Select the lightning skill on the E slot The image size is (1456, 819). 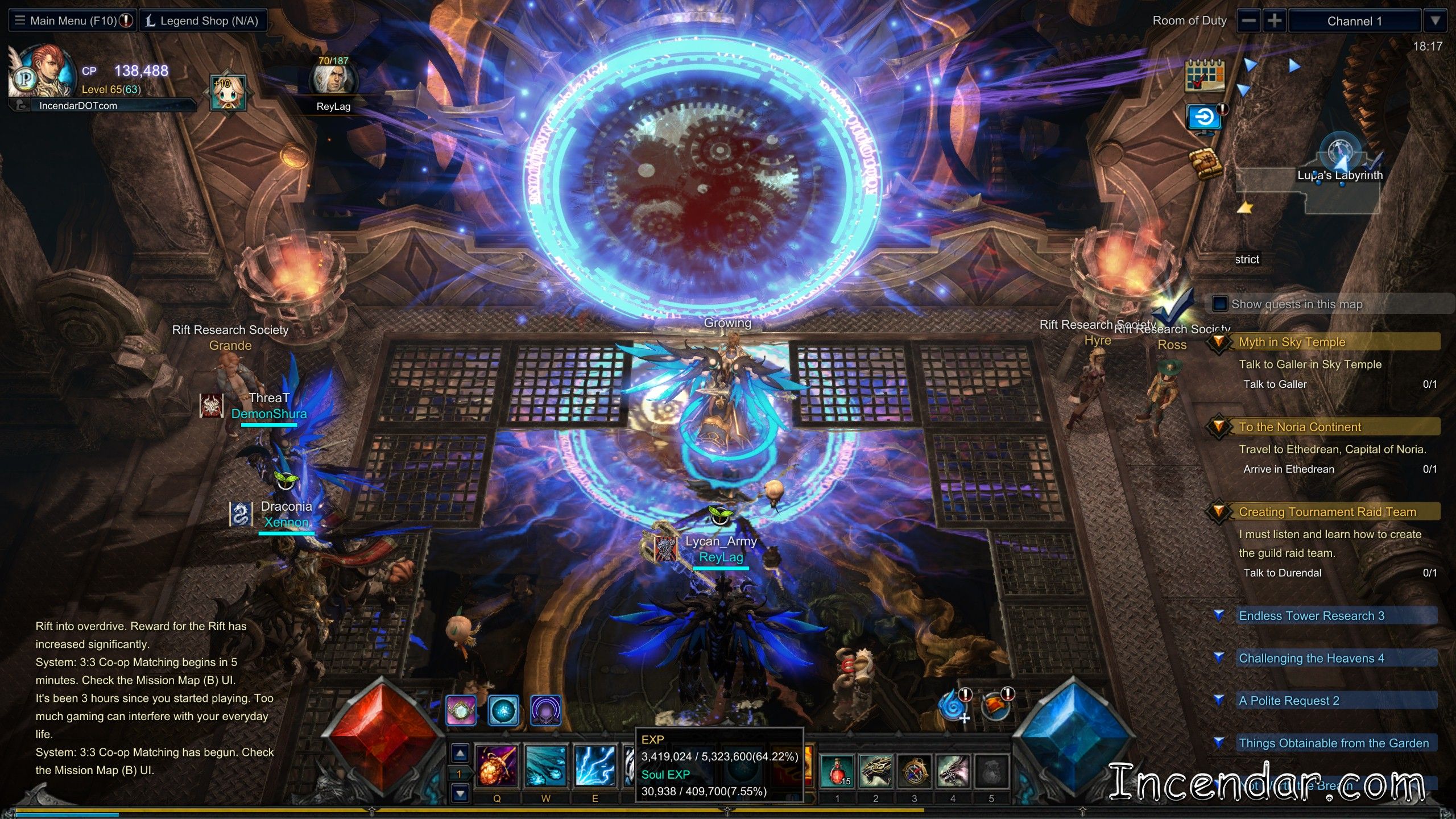tap(595, 766)
